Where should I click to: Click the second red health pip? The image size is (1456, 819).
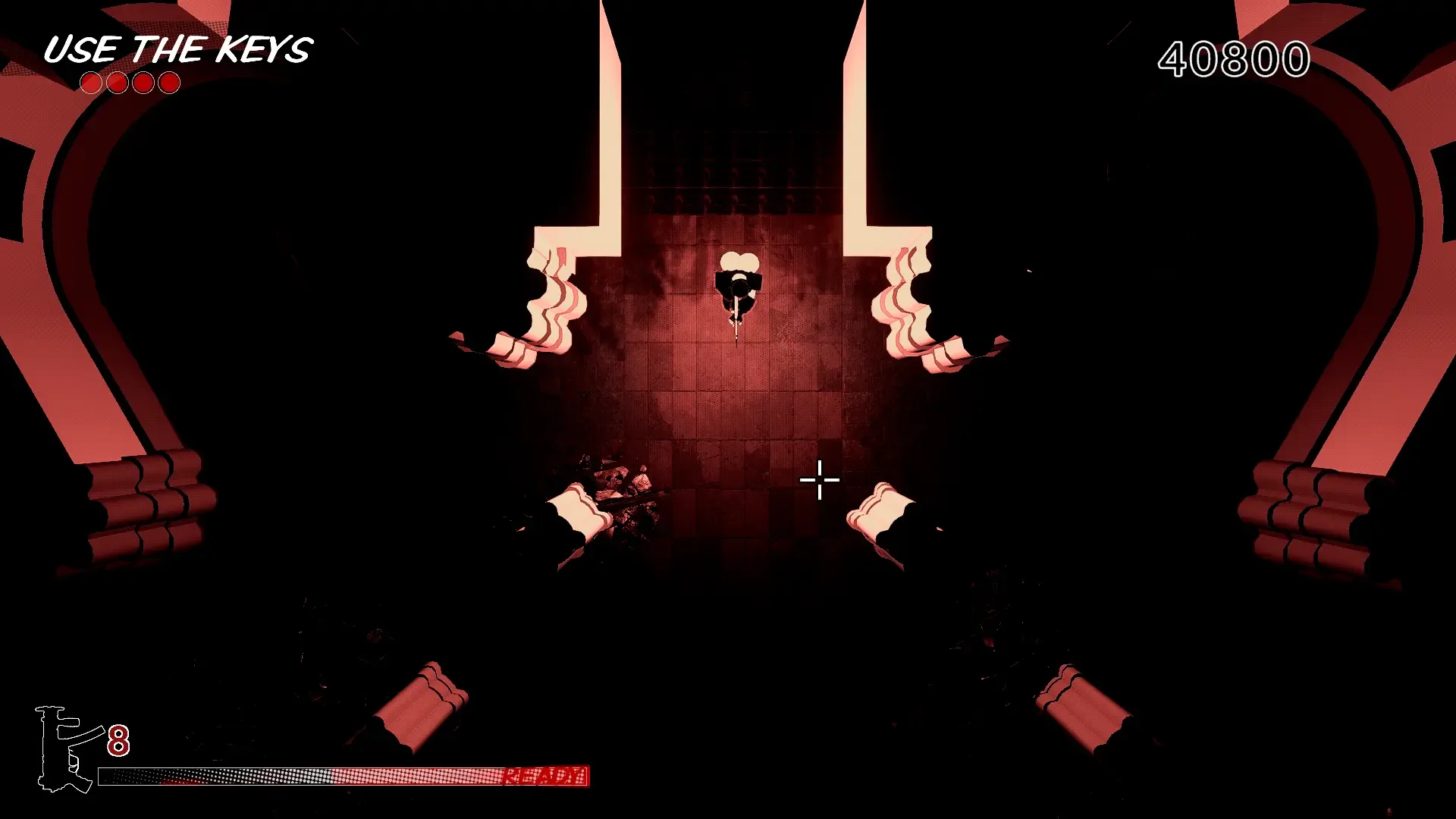coord(116,81)
